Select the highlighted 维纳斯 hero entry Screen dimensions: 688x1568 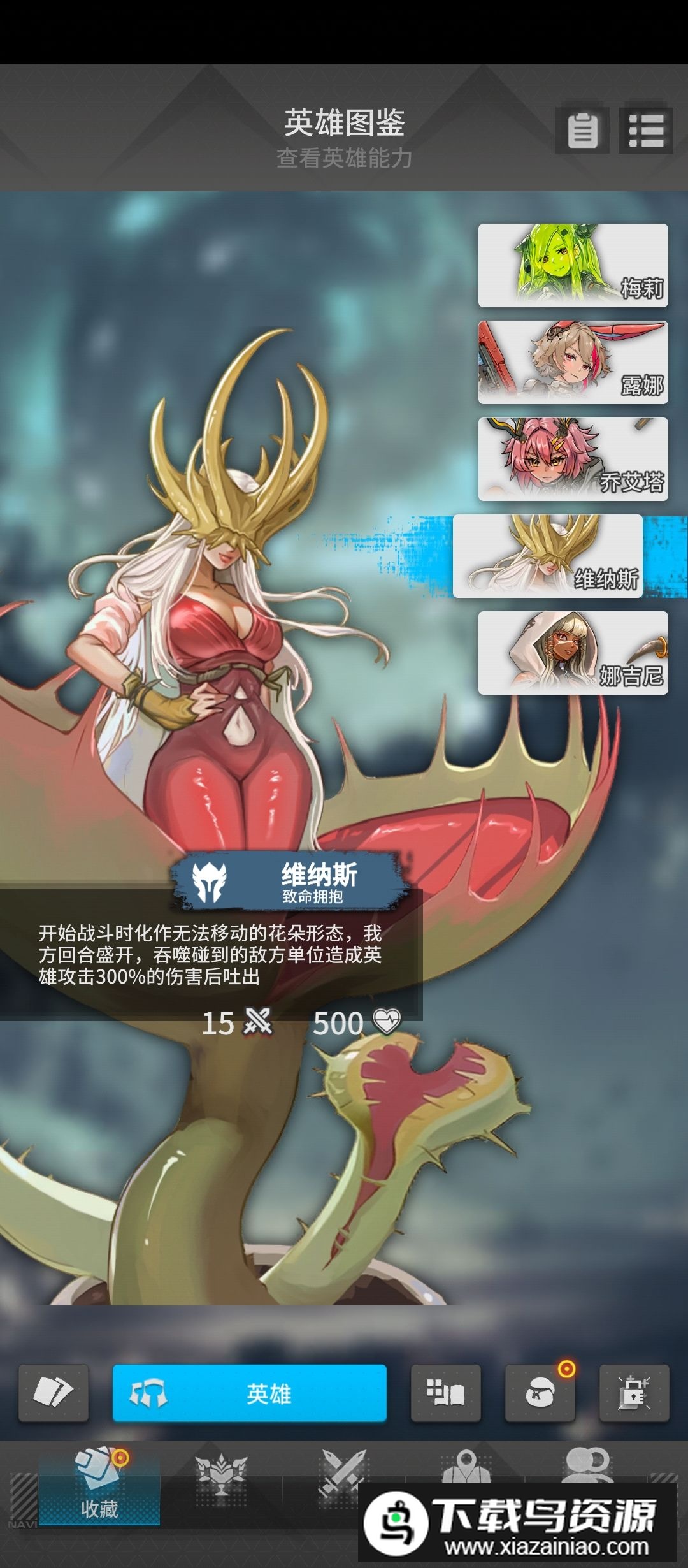(x=548, y=556)
